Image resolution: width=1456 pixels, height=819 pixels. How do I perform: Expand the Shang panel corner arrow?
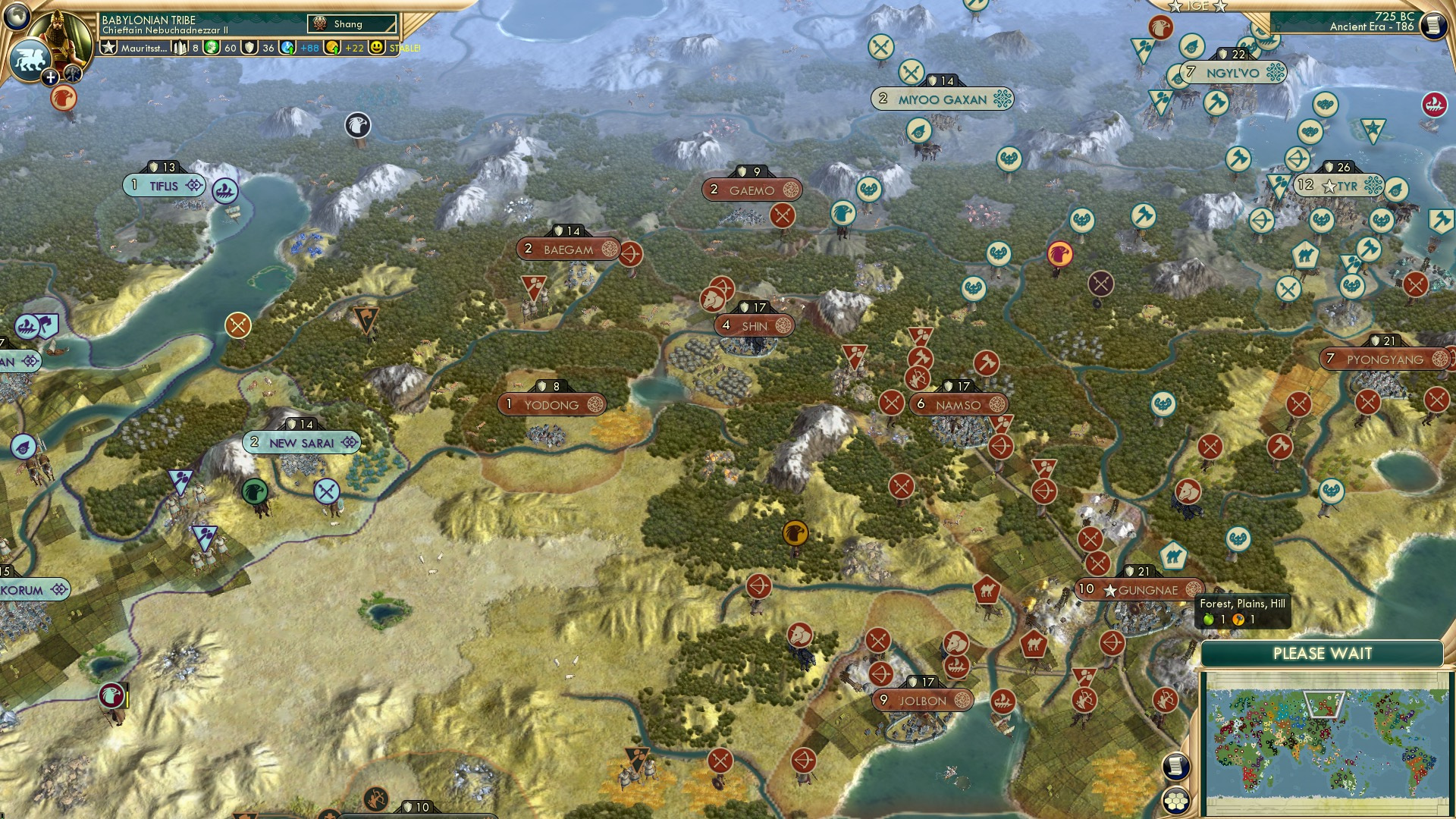pos(391,27)
